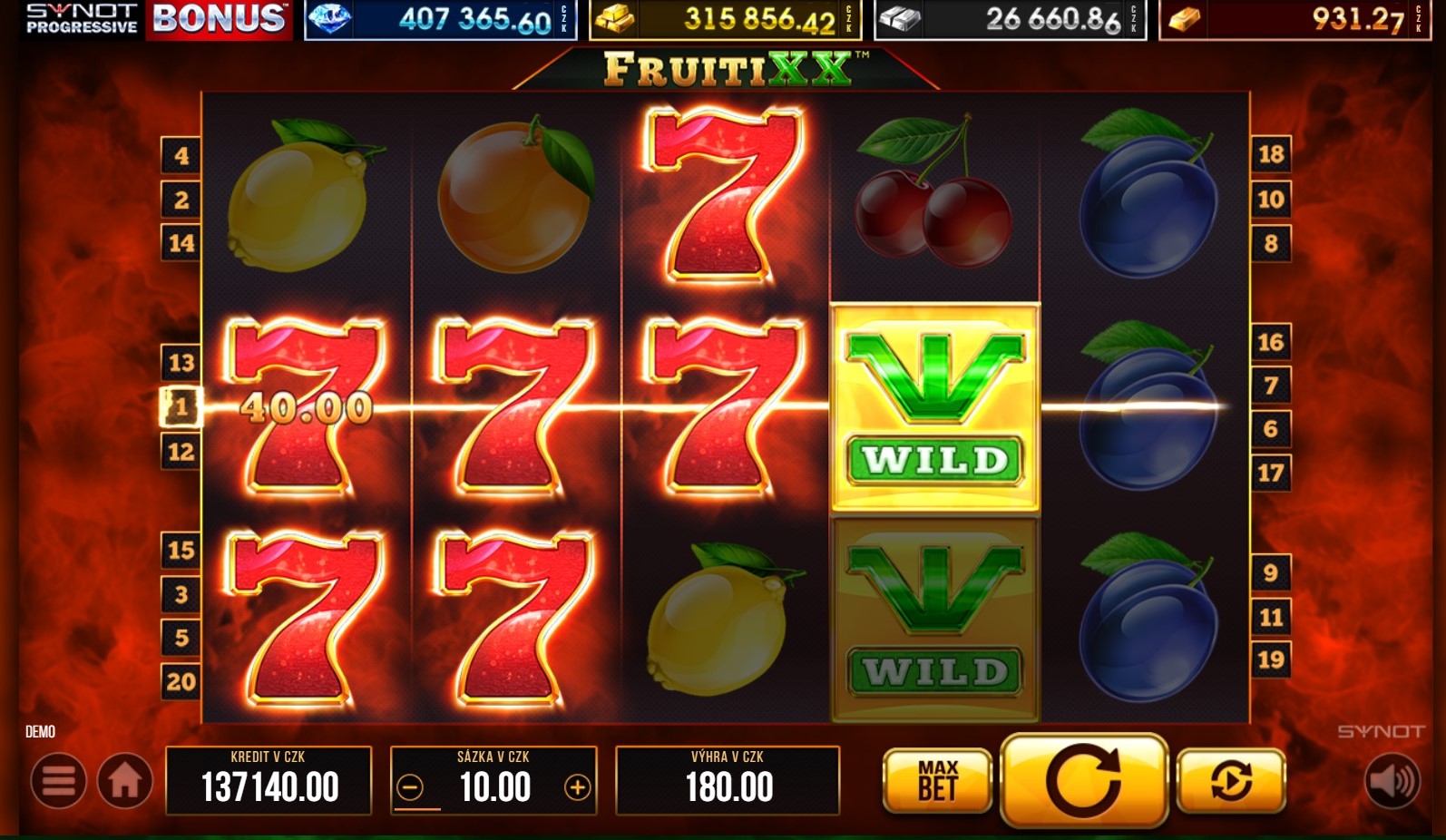Start autoplay spins

[1230, 781]
